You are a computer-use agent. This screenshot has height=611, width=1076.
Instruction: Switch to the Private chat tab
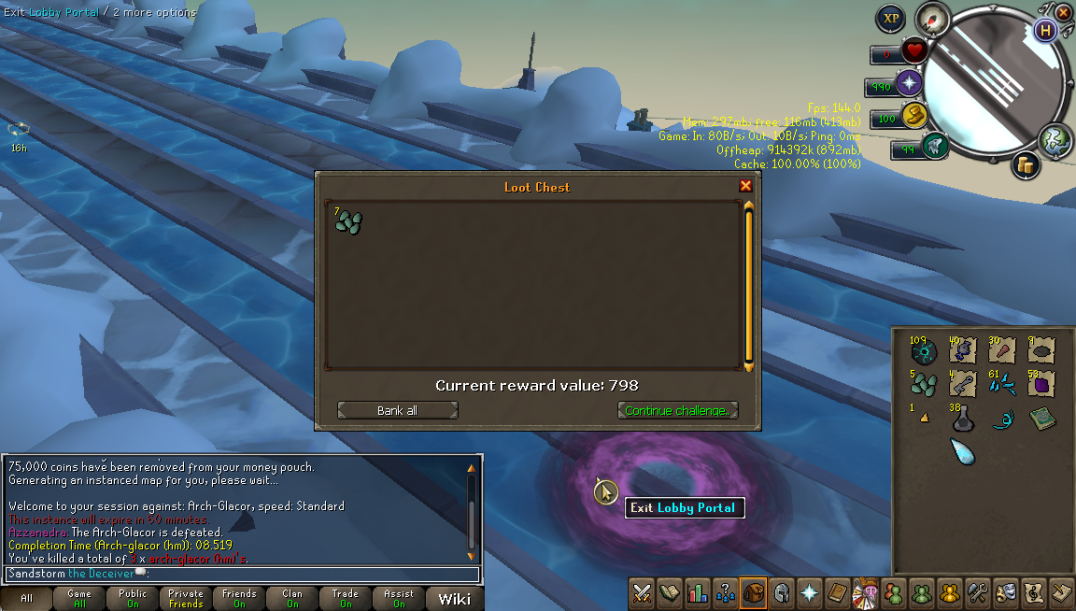tap(186, 598)
